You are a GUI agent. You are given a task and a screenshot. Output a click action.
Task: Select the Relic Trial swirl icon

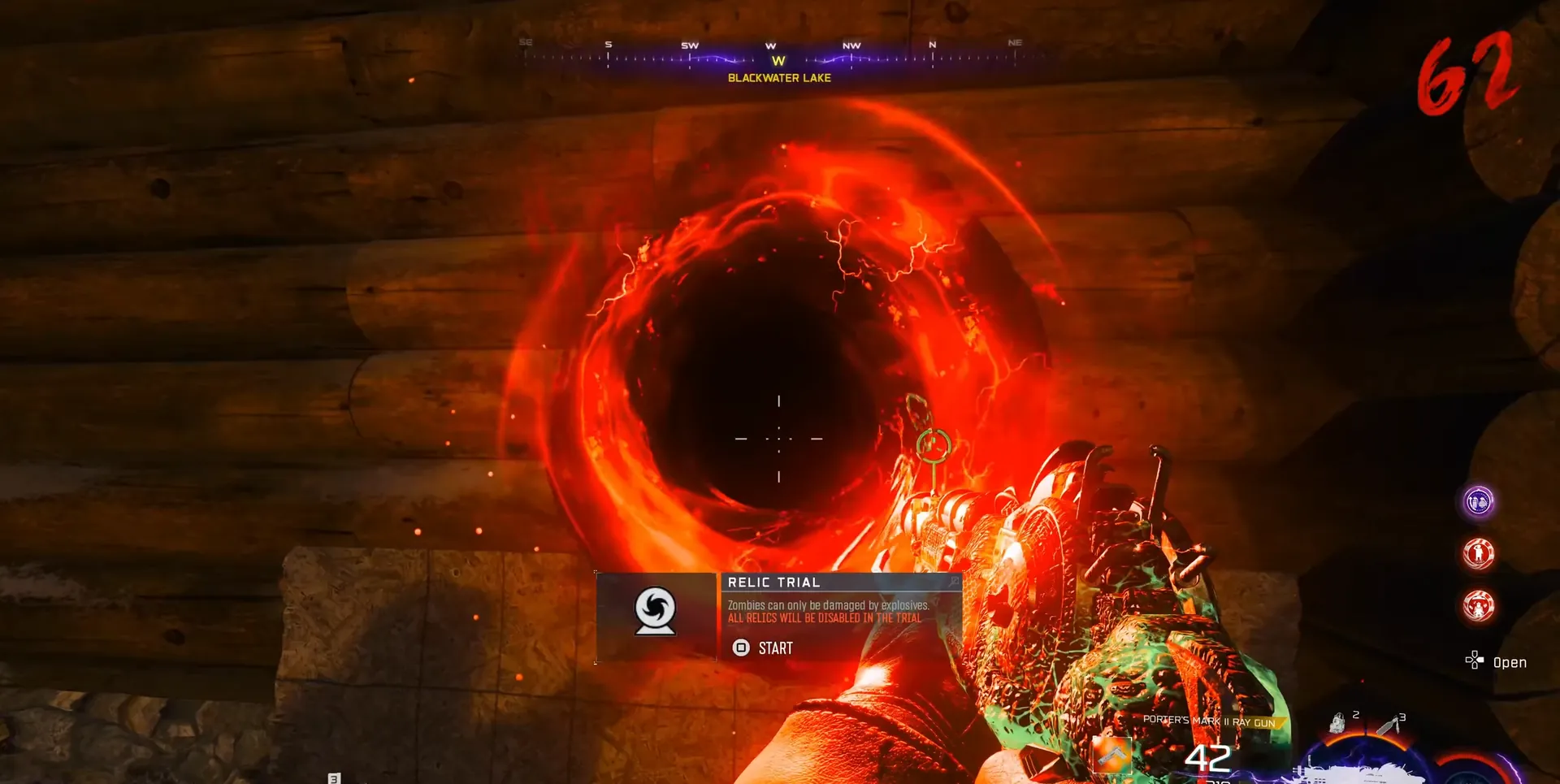point(655,611)
